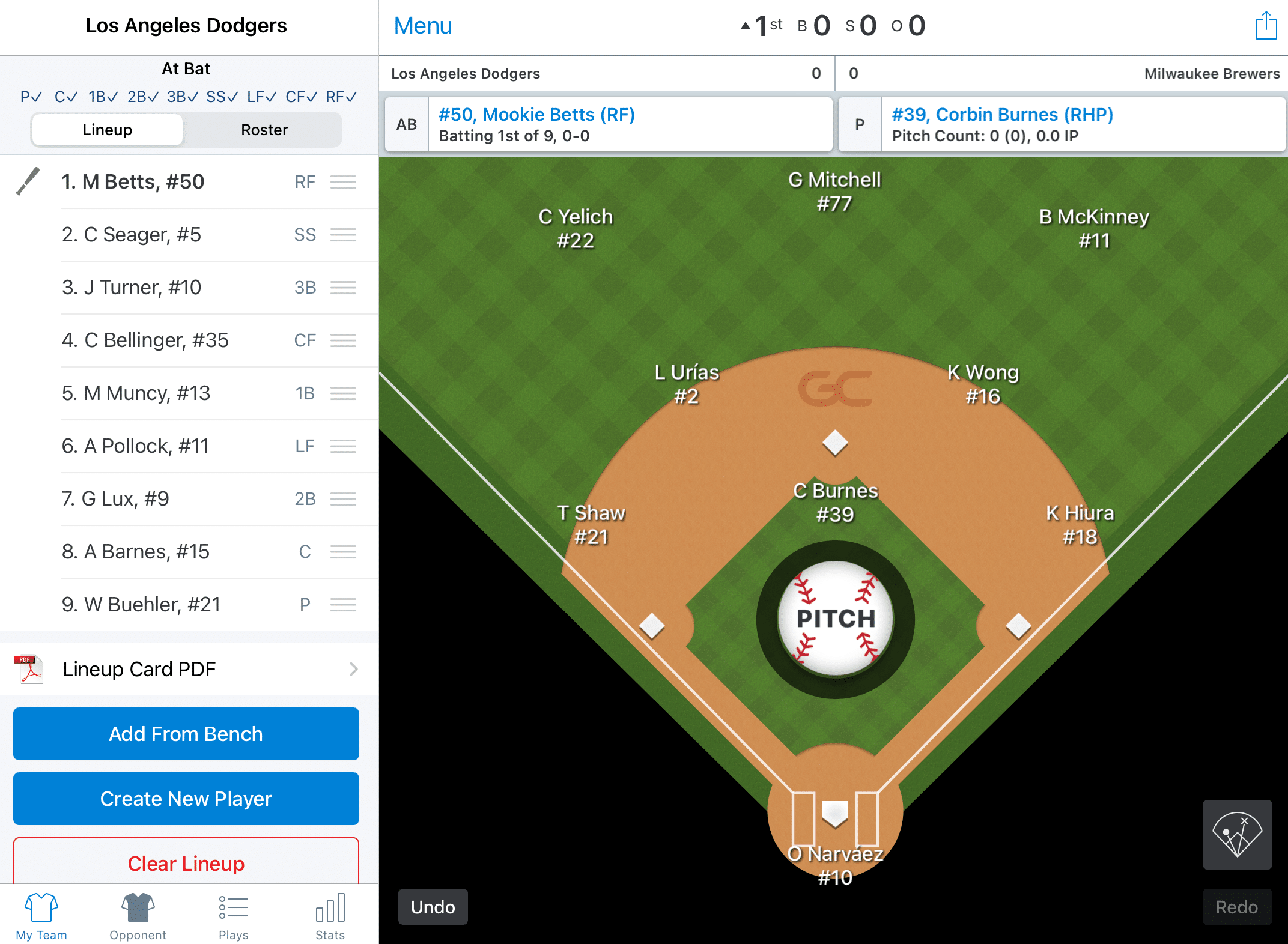Open the Menu
This screenshot has width=1288, height=944.
422,25
